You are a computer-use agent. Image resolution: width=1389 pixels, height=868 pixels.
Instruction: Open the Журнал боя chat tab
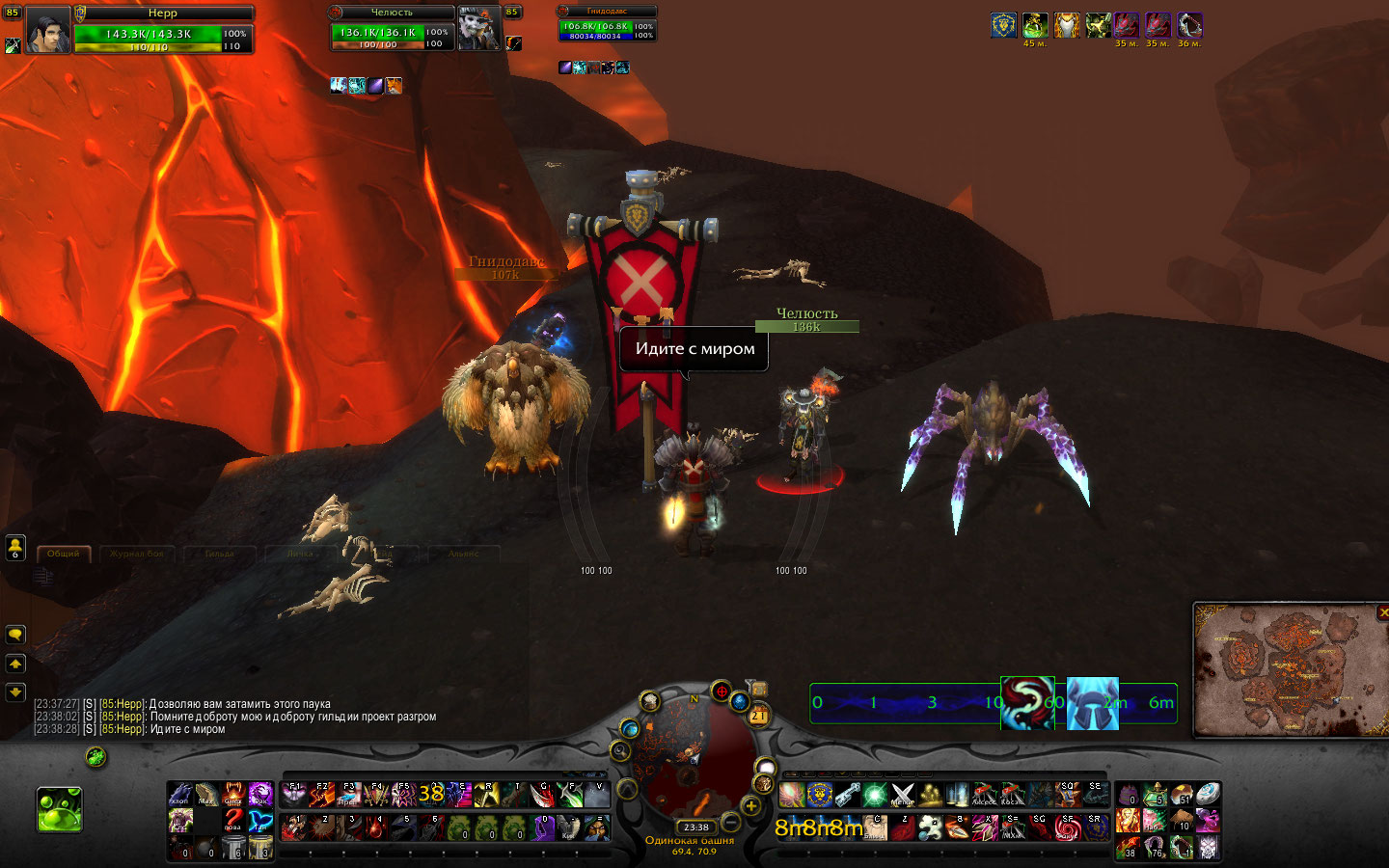[136, 554]
